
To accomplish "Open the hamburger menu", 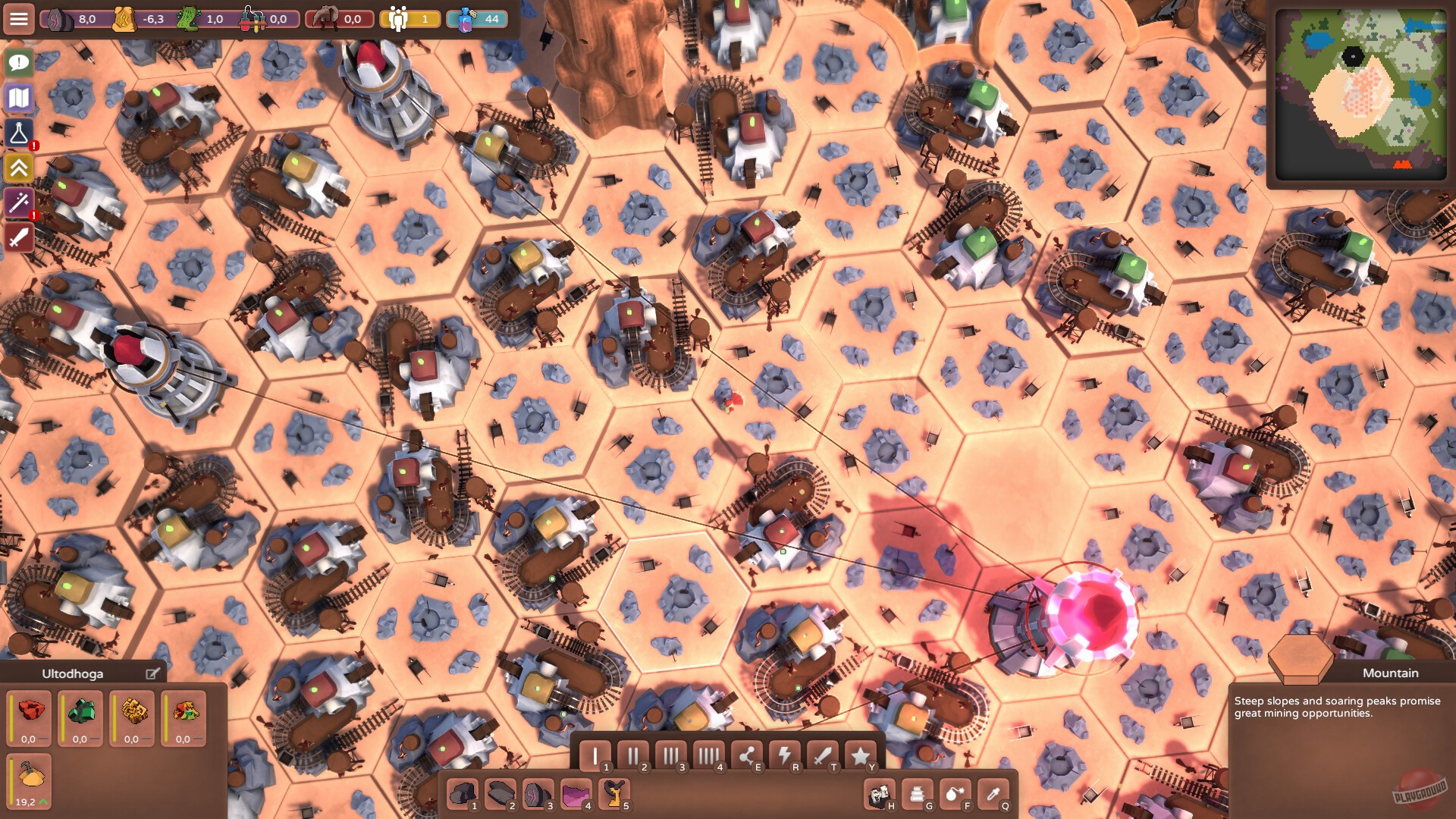I will (18, 18).
